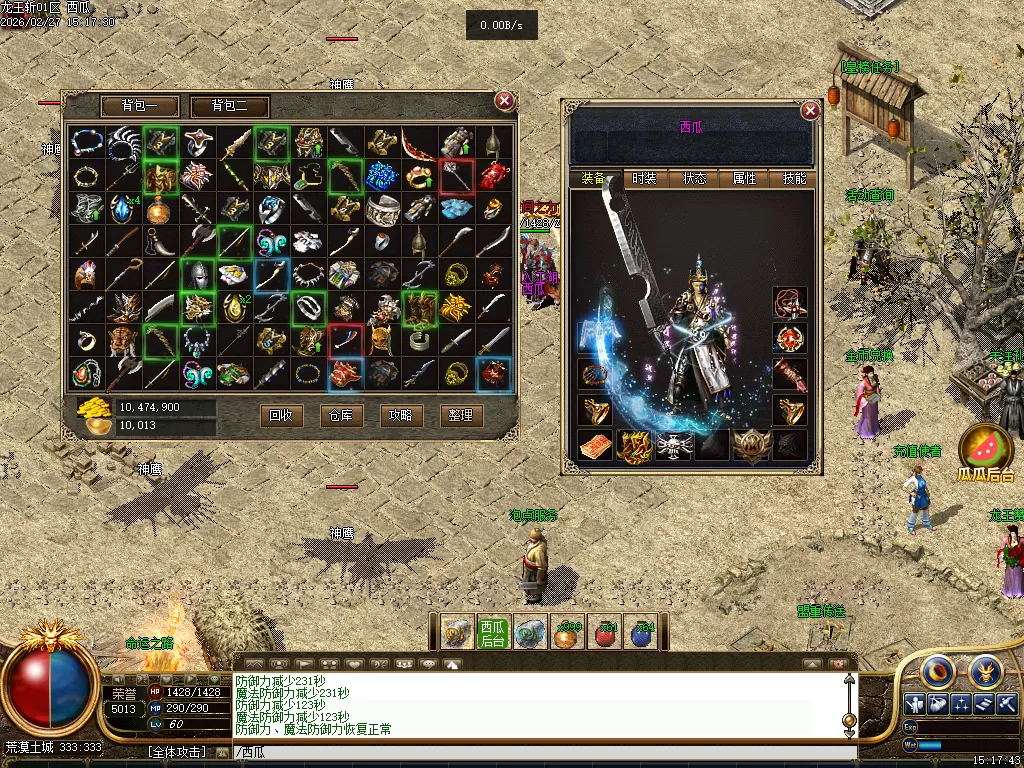Screen dimensions: 1024x768
Task: Select the blue gem cluster item
Action: [x=382, y=176]
